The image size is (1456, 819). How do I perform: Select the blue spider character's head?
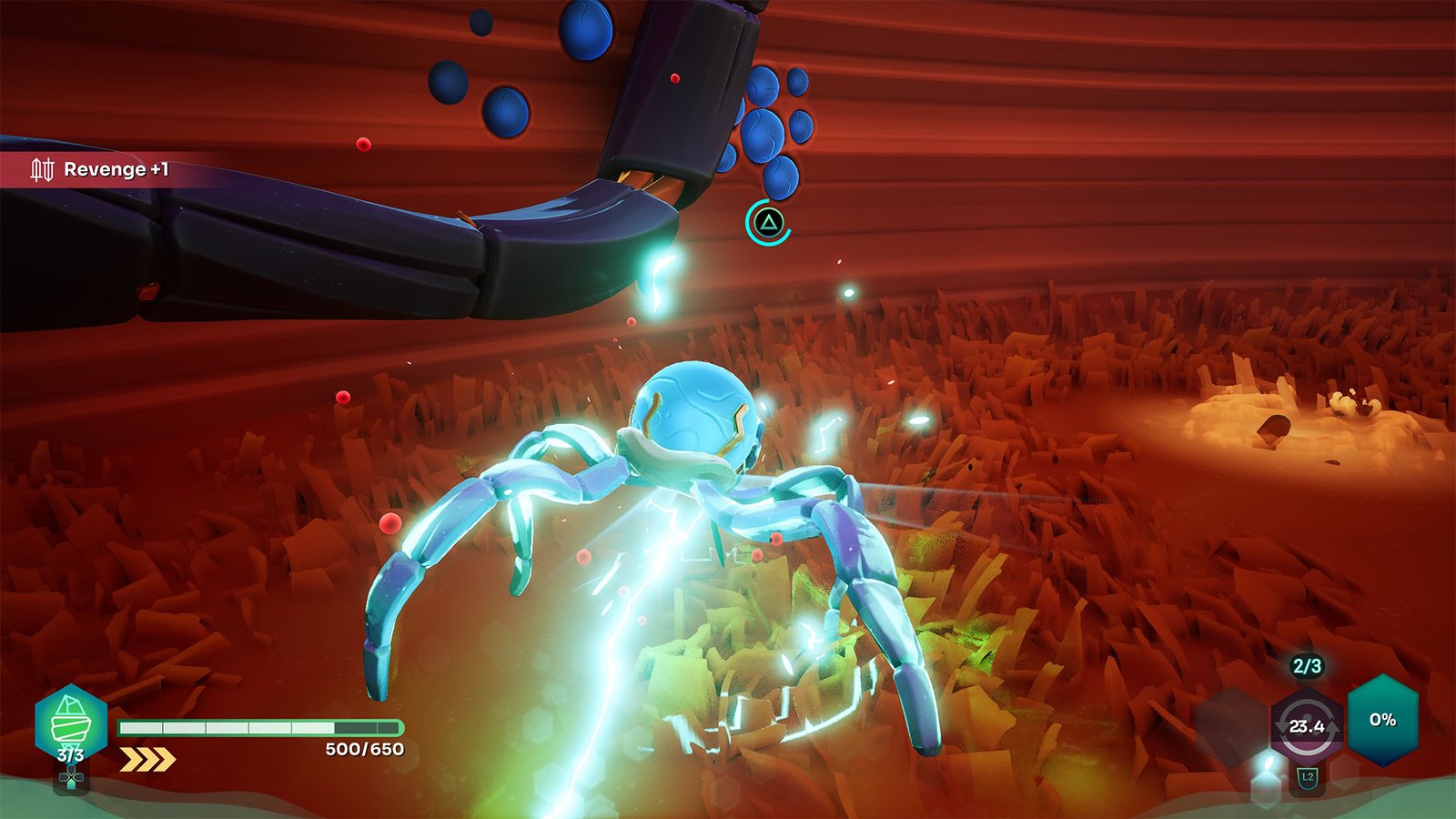click(693, 409)
